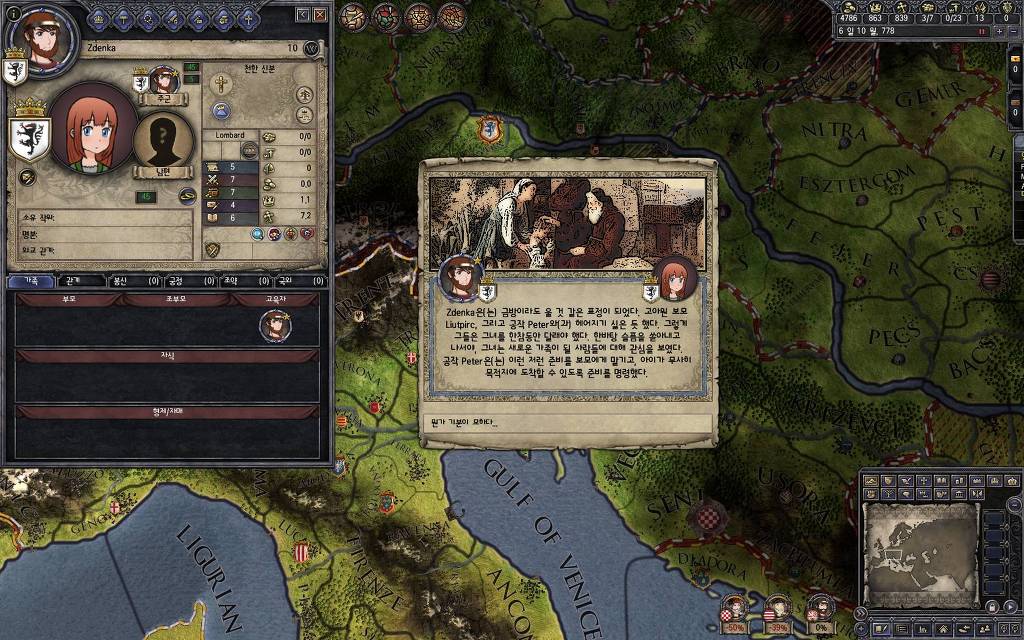Click the liege portrait above 주군
1024x640 pixels.
tap(163, 80)
